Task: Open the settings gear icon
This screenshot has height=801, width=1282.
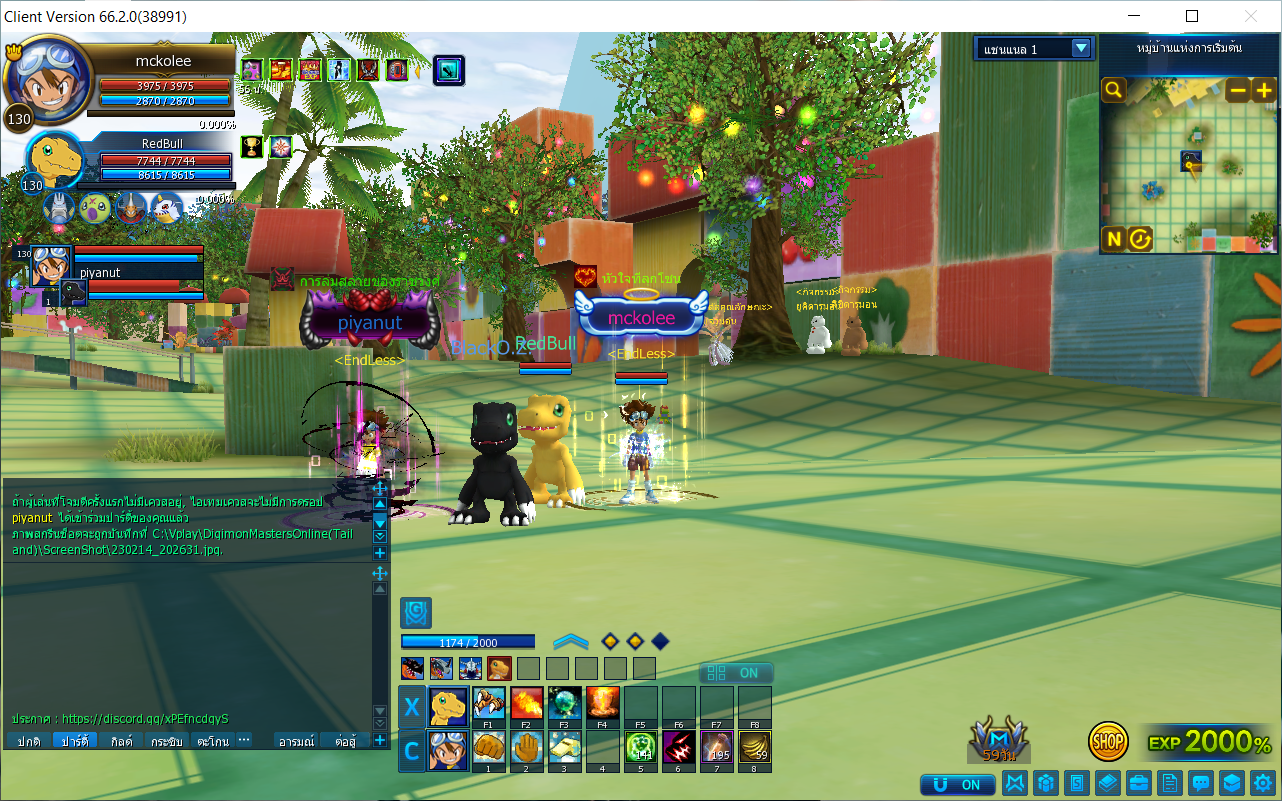Action: [1263, 783]
